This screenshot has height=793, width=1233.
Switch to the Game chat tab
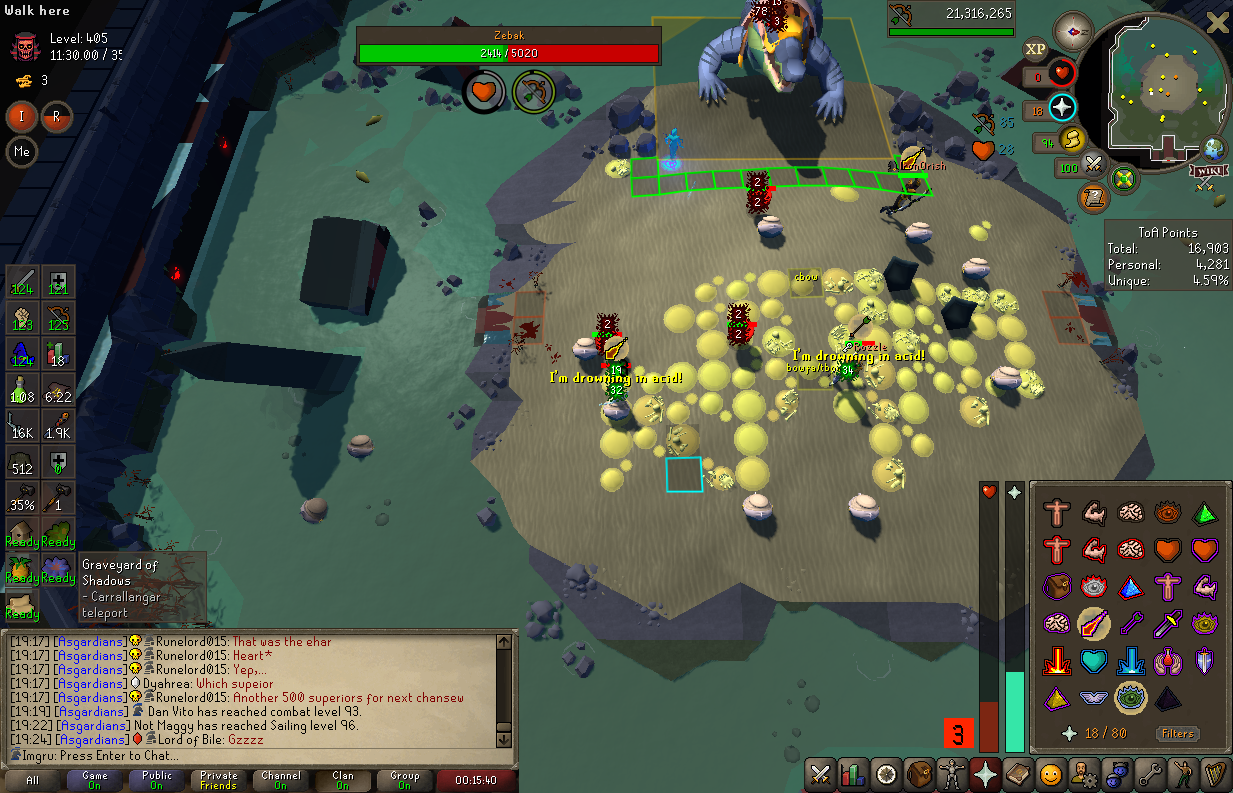pos(95,780)
